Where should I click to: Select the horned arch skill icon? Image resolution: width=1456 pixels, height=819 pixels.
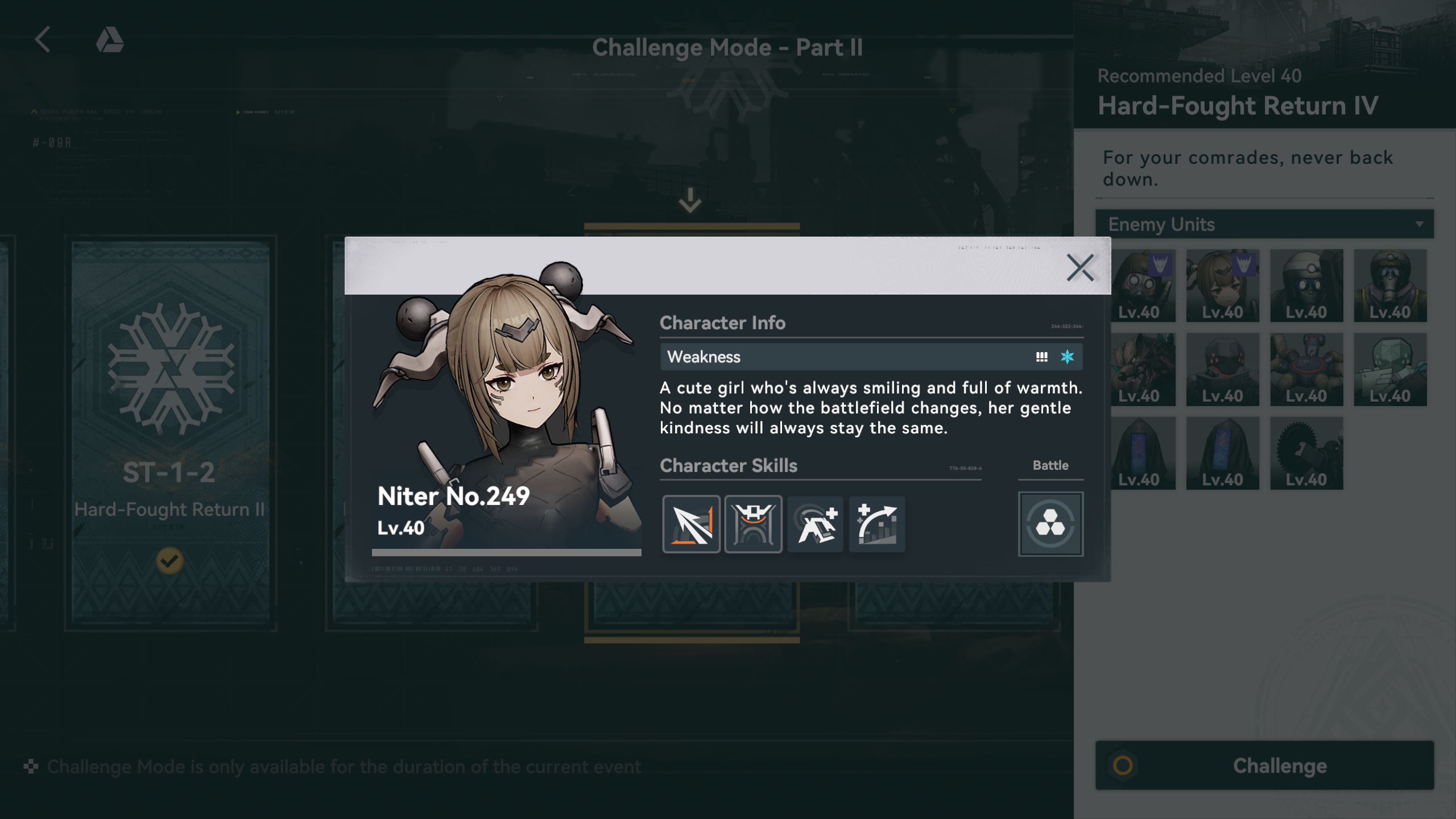point(753,524)
